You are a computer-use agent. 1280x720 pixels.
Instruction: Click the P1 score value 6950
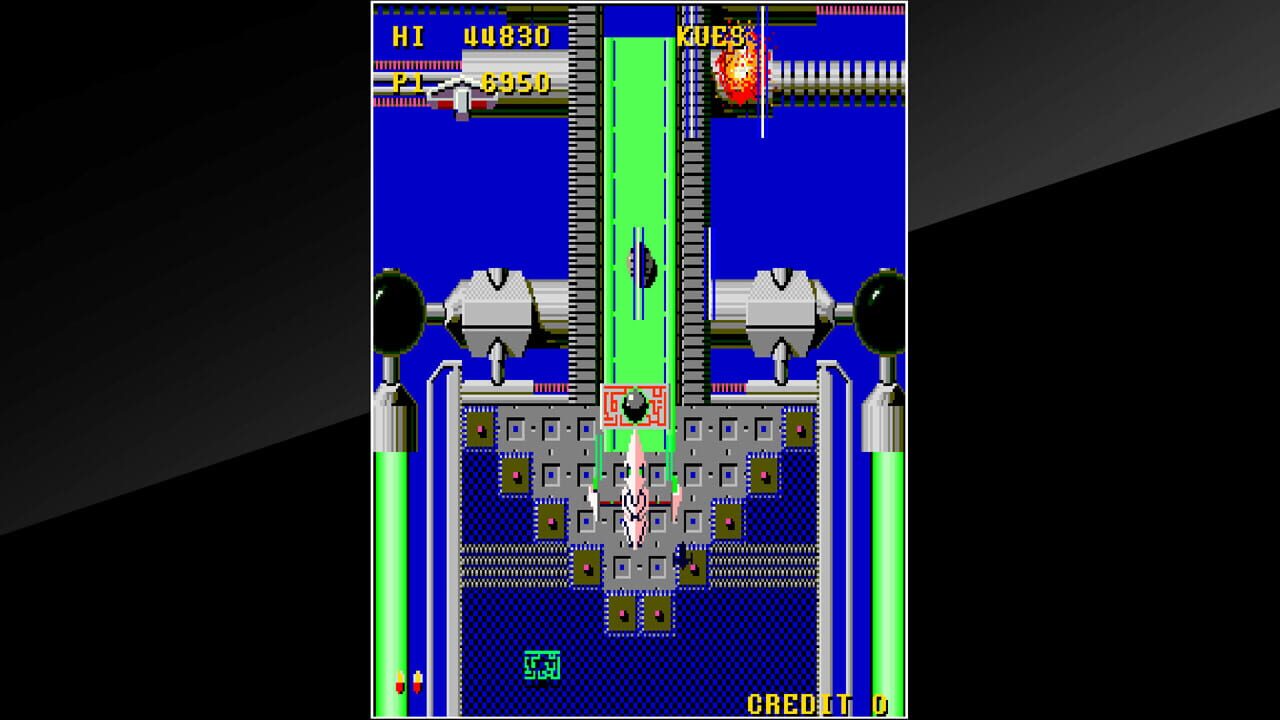515,85
